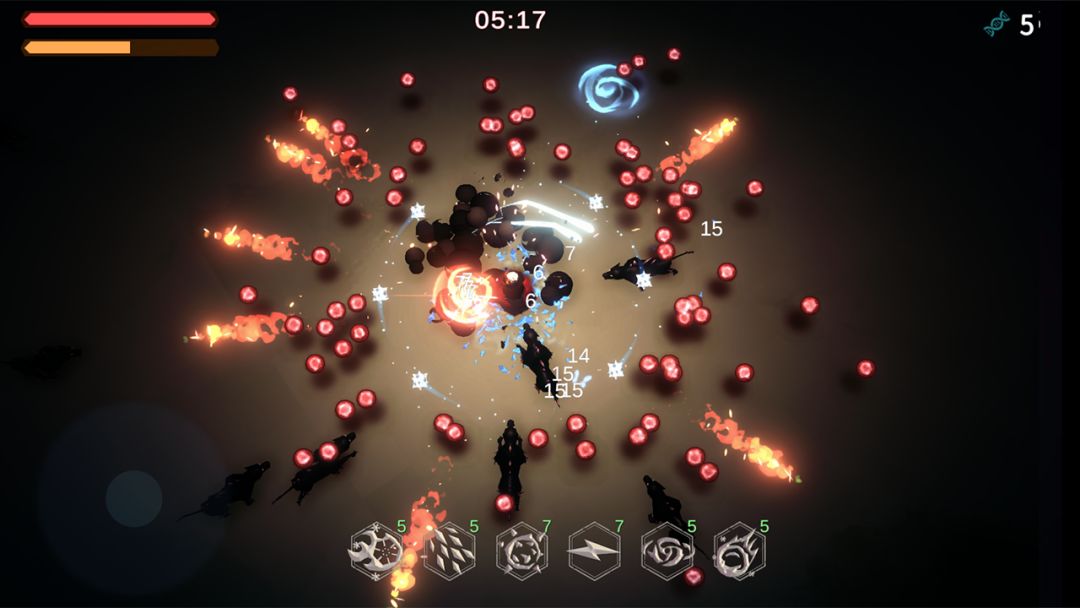
Task: Tap the virtual joystick thumb pad
Action: (x=134, y=498)
